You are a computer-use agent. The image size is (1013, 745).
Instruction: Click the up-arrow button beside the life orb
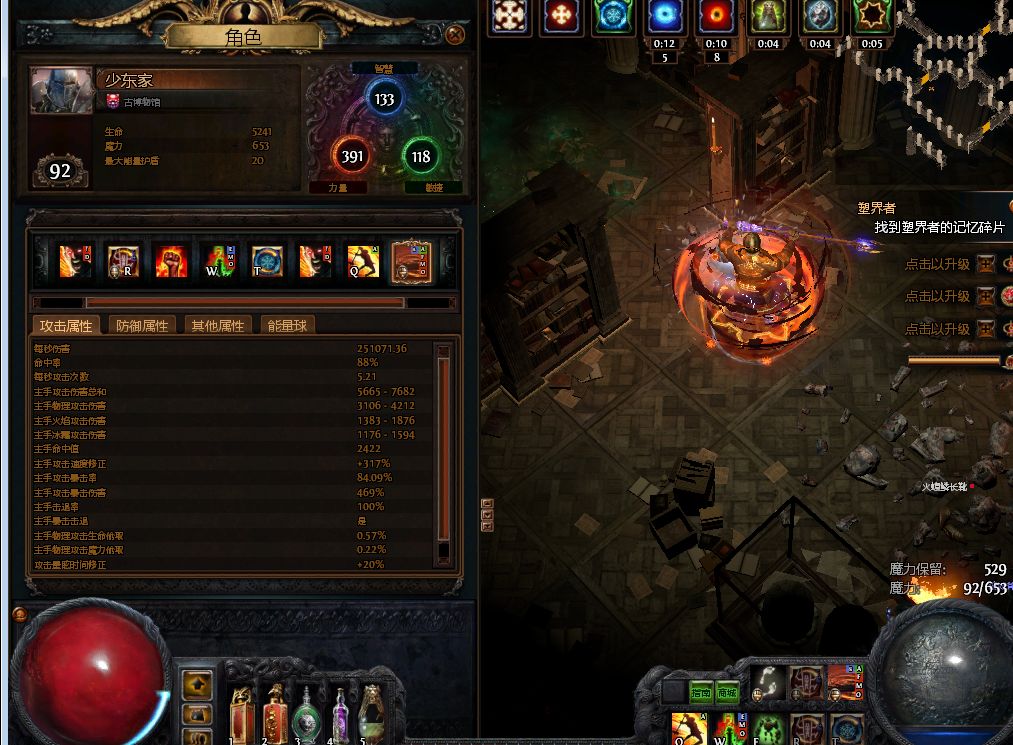(x=198, y=685)
